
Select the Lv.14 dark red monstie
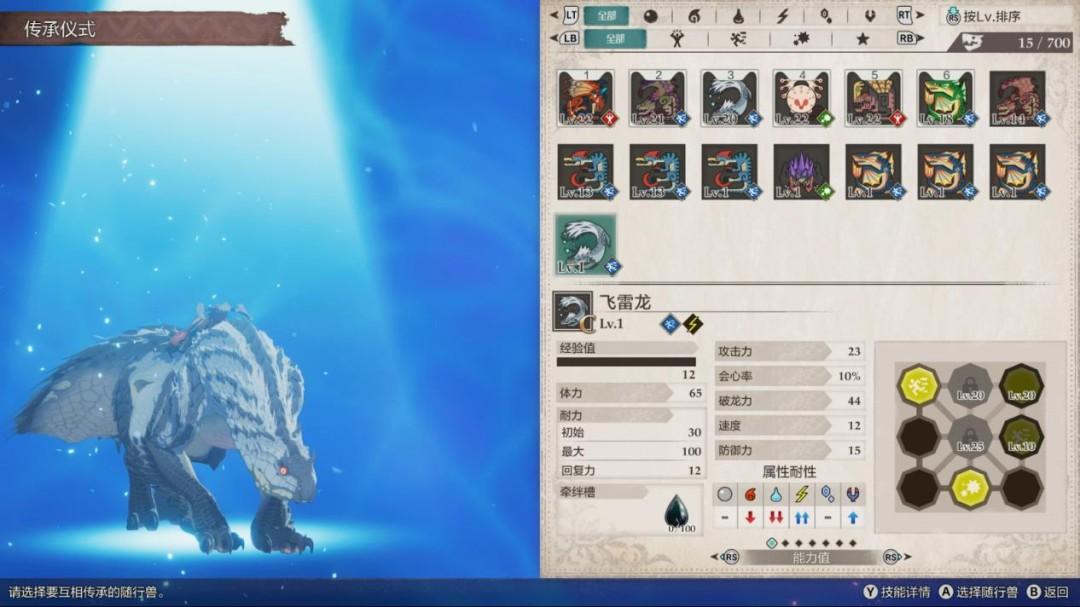point(1018,98)
